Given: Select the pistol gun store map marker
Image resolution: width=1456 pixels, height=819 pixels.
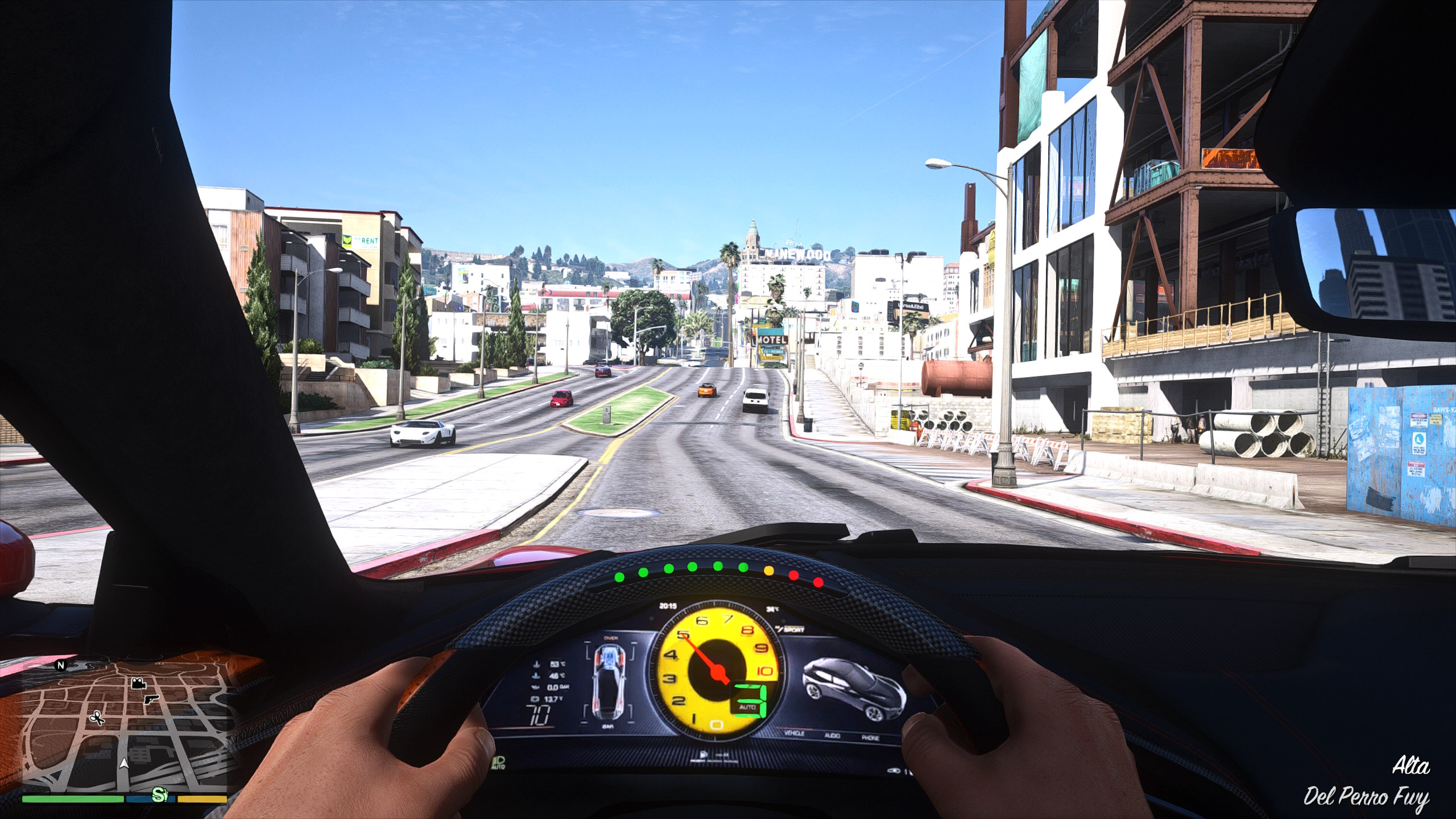Looking at the screenshot, I should [151, 699].
